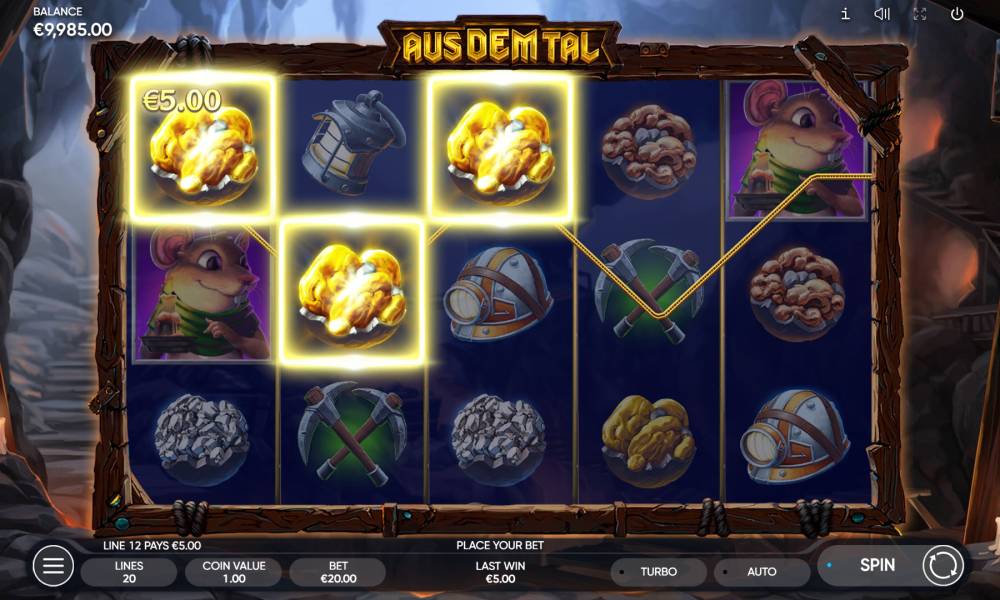Change the number of Lines

point(128,572)
